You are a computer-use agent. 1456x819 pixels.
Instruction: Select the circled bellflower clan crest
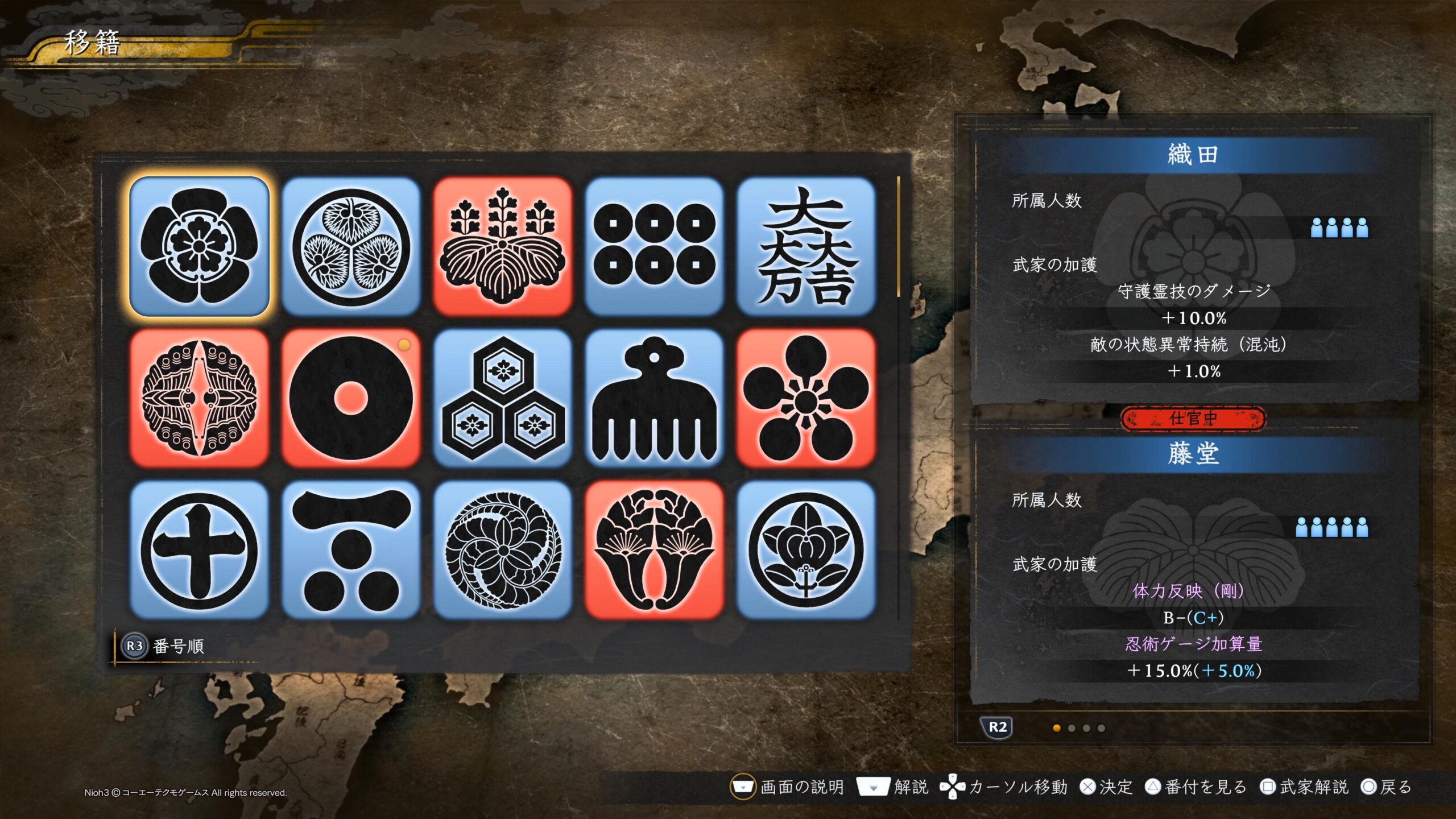[x=806, y=550]
